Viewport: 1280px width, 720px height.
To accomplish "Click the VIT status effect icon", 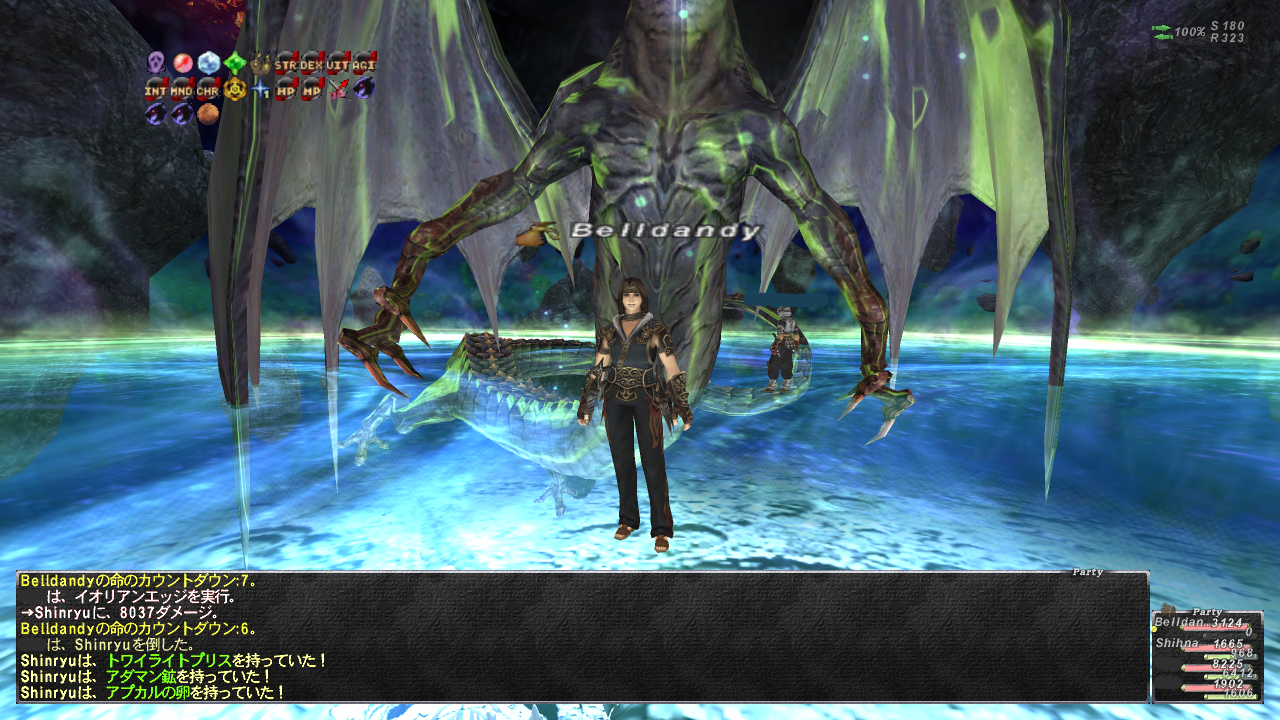I will pos(338,62).
